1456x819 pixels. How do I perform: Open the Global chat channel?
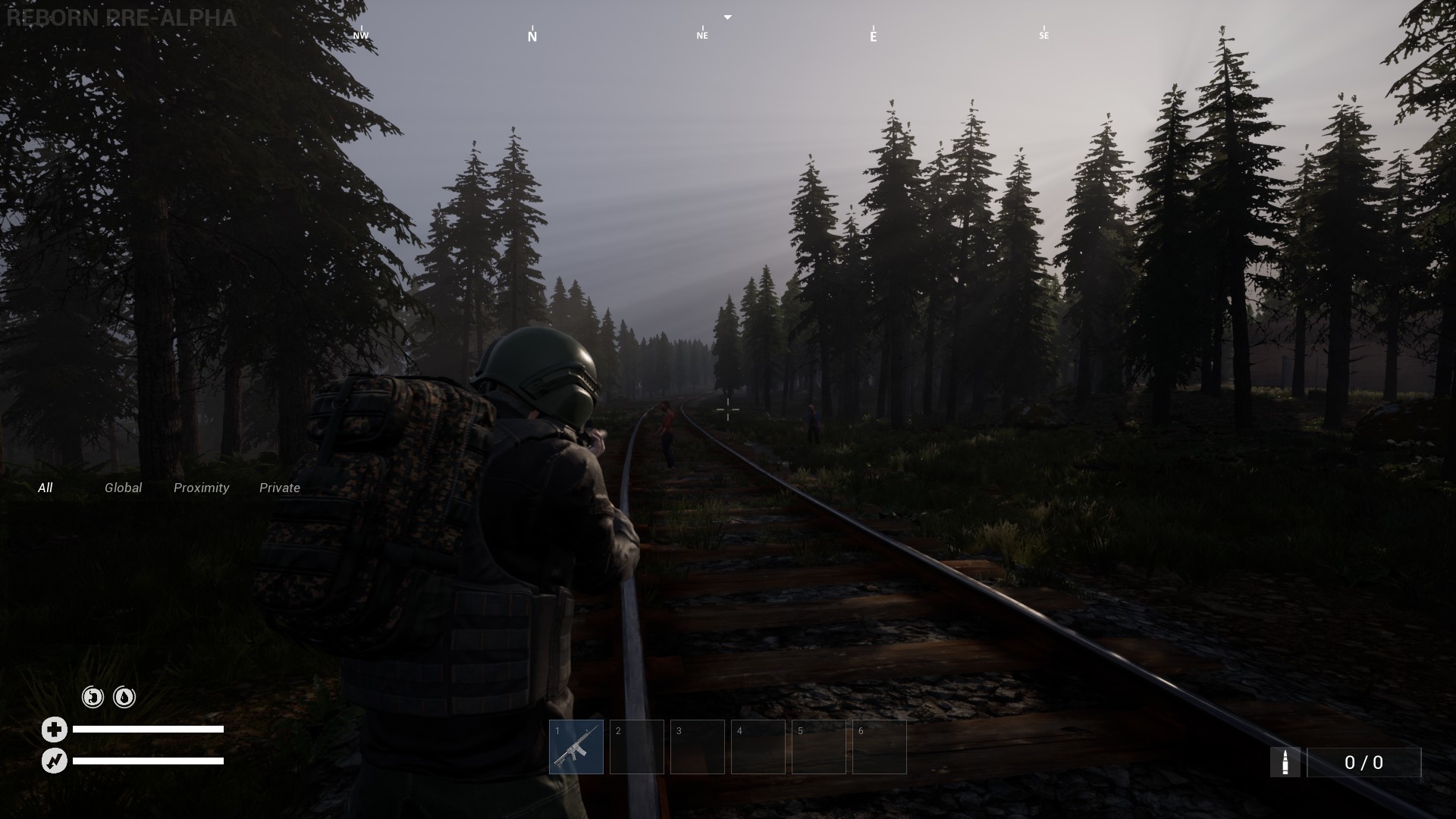tap(123, 488)
